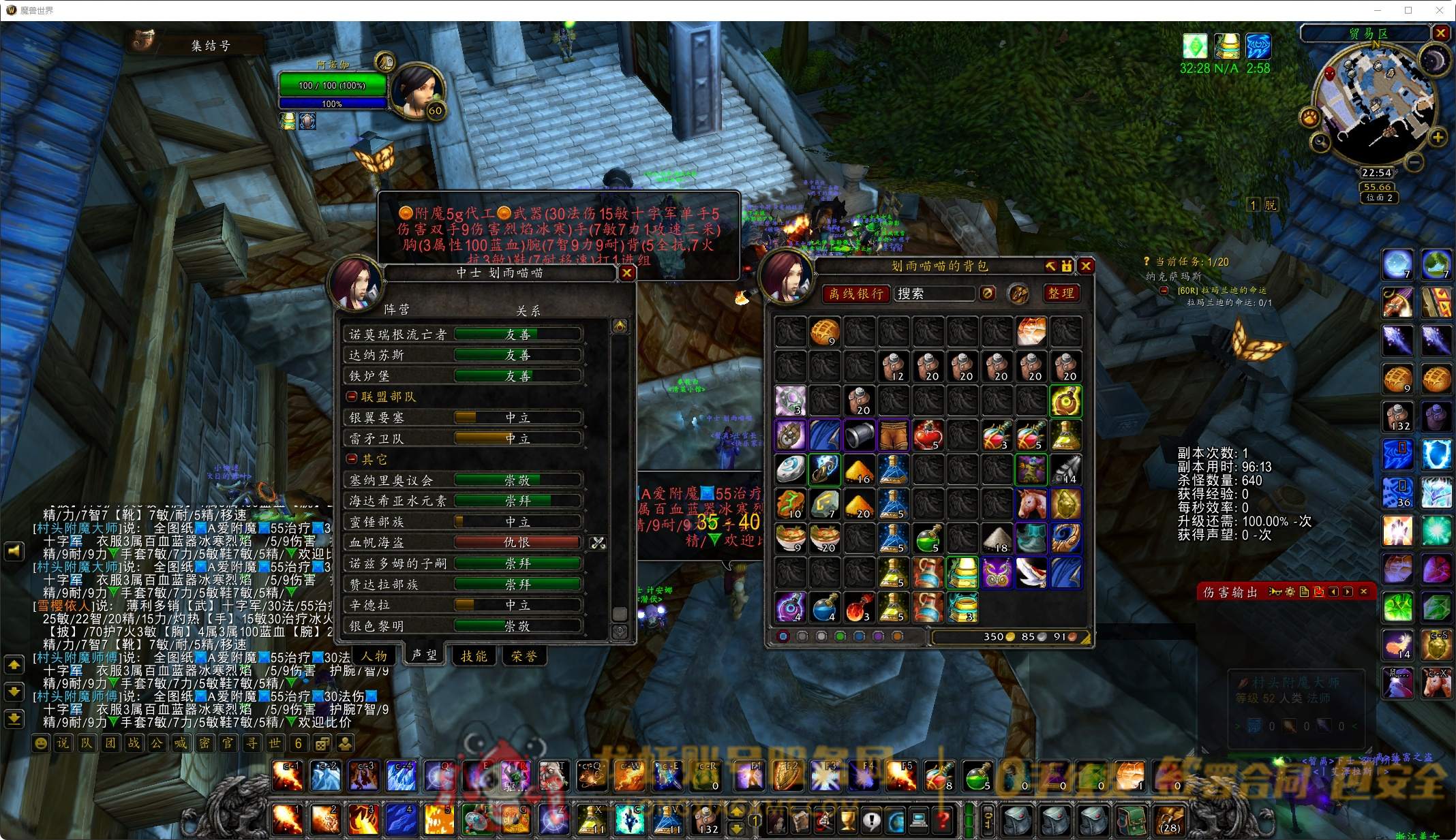Close the 伤害输出 damage meter
The image size is (1456, 840).
pos(1363,591)
